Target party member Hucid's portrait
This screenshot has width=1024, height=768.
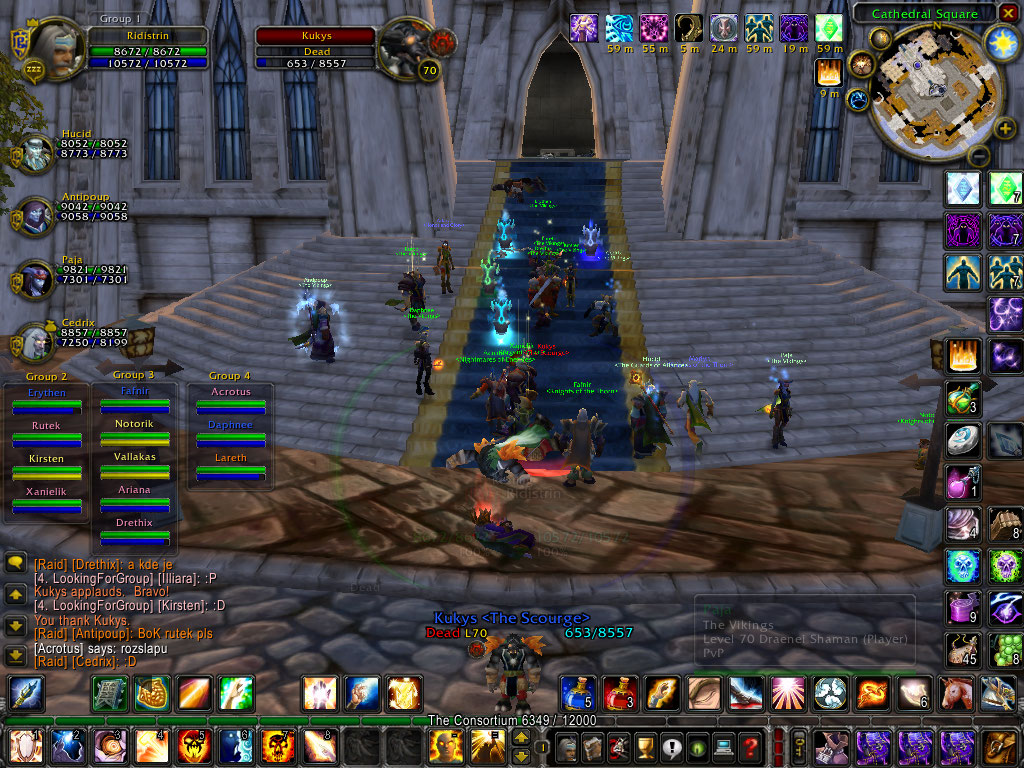tap(37, 154)
